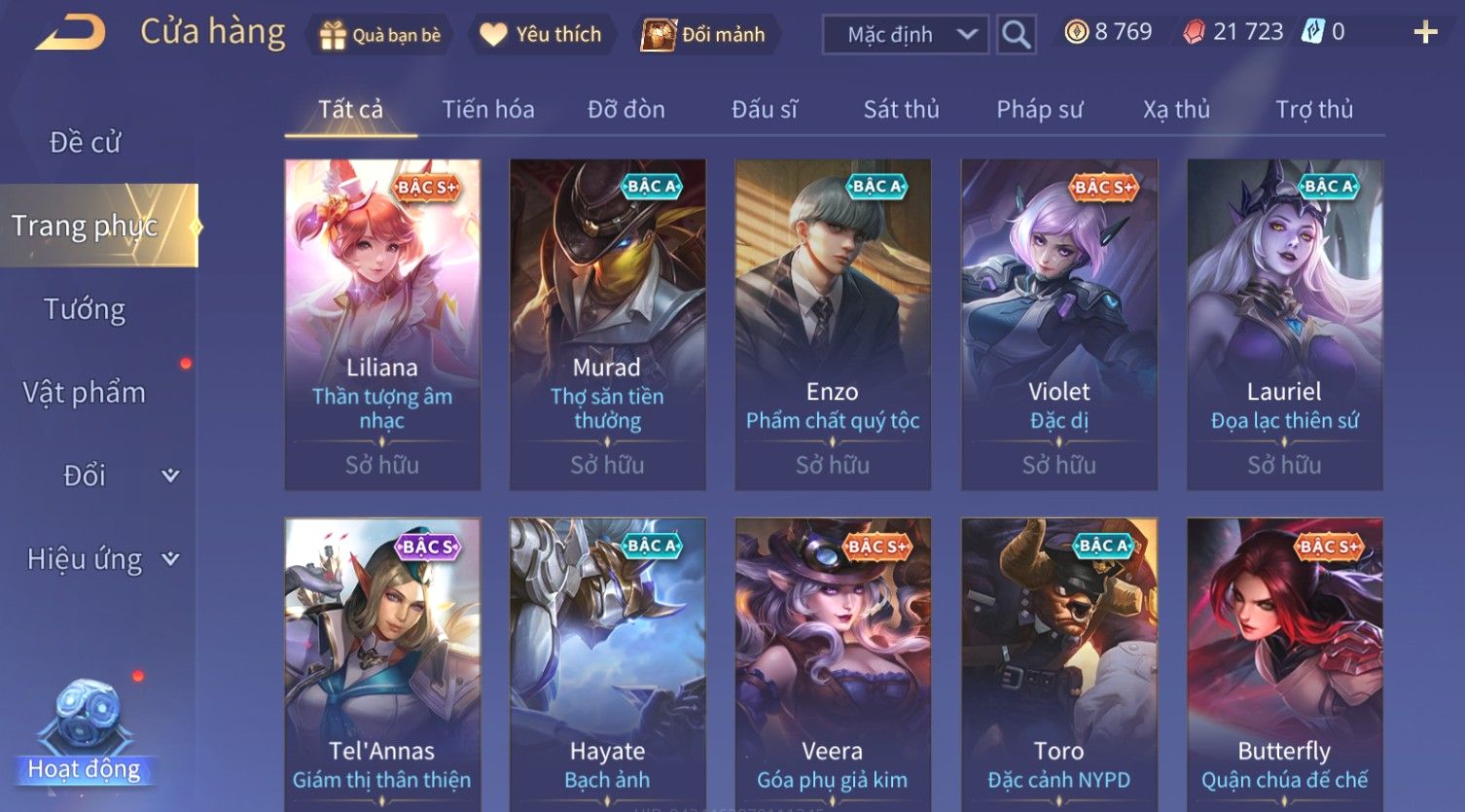
Task: Switch to the Đỡ đòn tab
Action: click(x=625, y=109)
